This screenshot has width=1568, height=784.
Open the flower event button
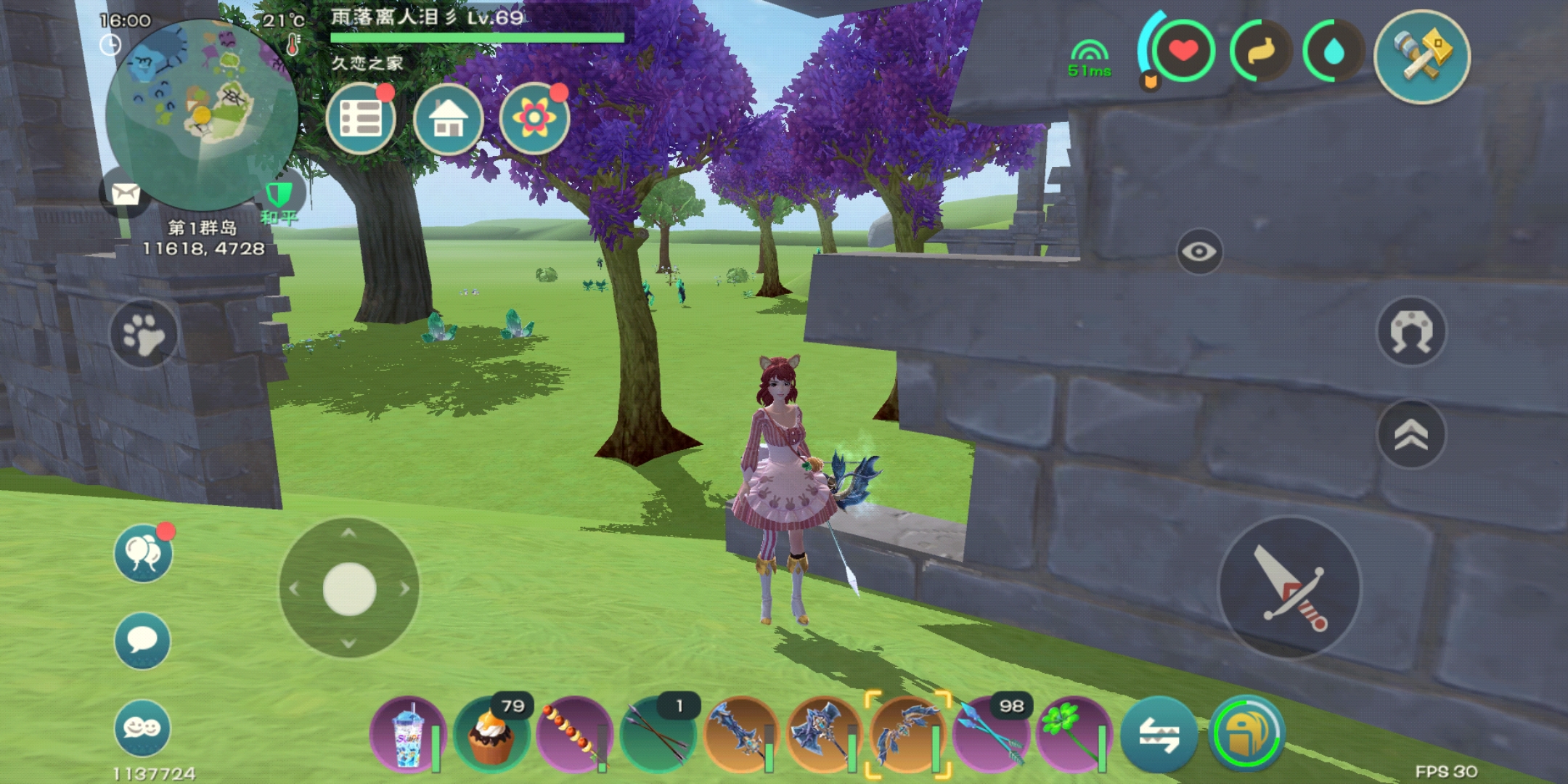[534, 118]
